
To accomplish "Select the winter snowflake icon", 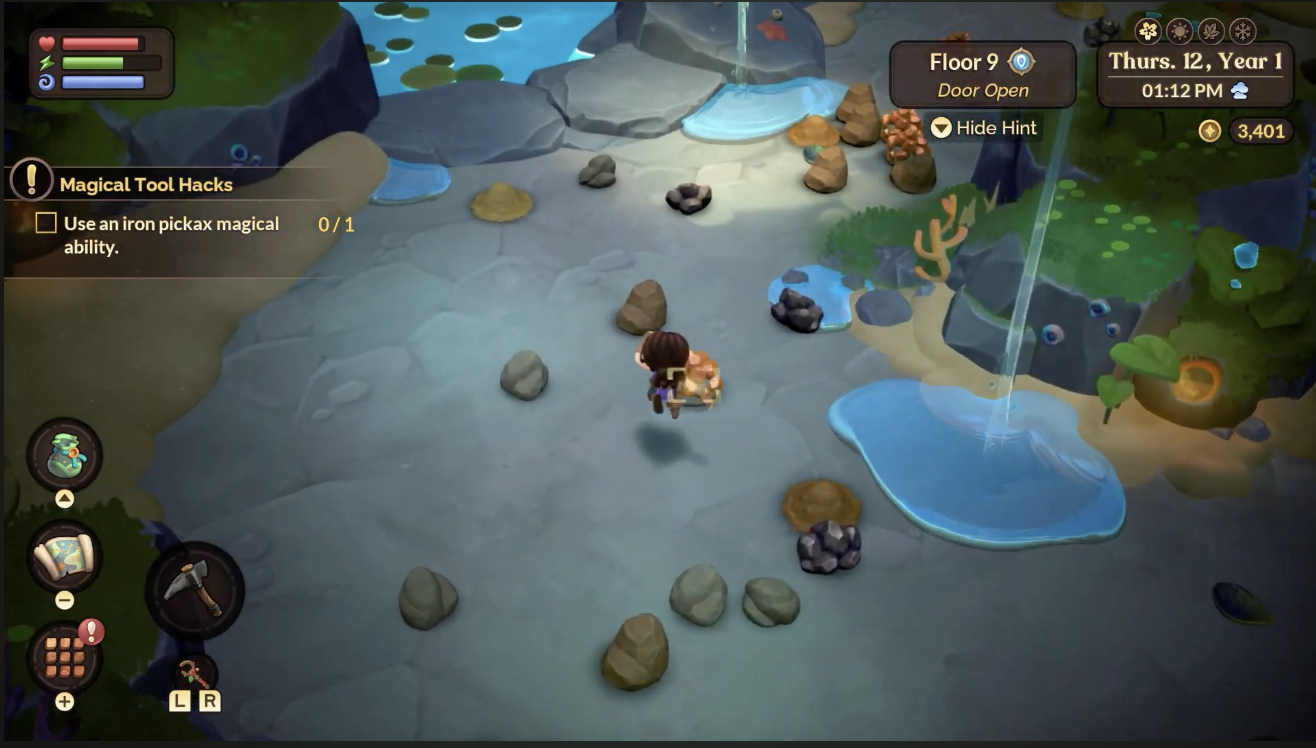I will coord(1242,31).
